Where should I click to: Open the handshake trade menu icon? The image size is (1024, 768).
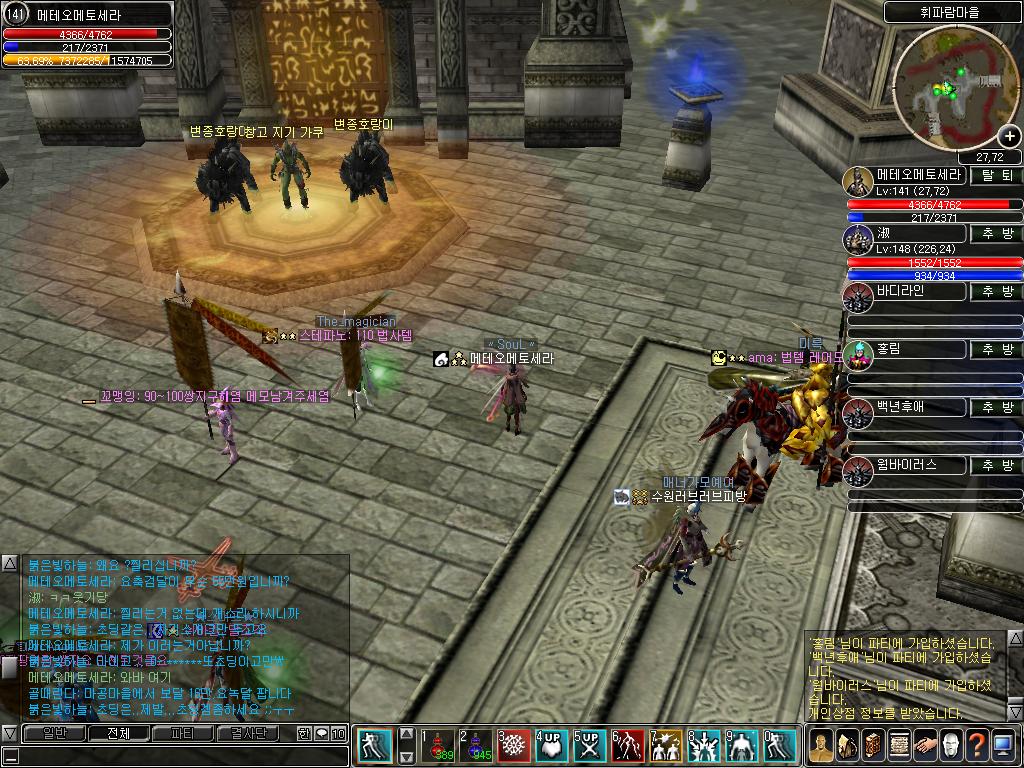tap(923, 745)
